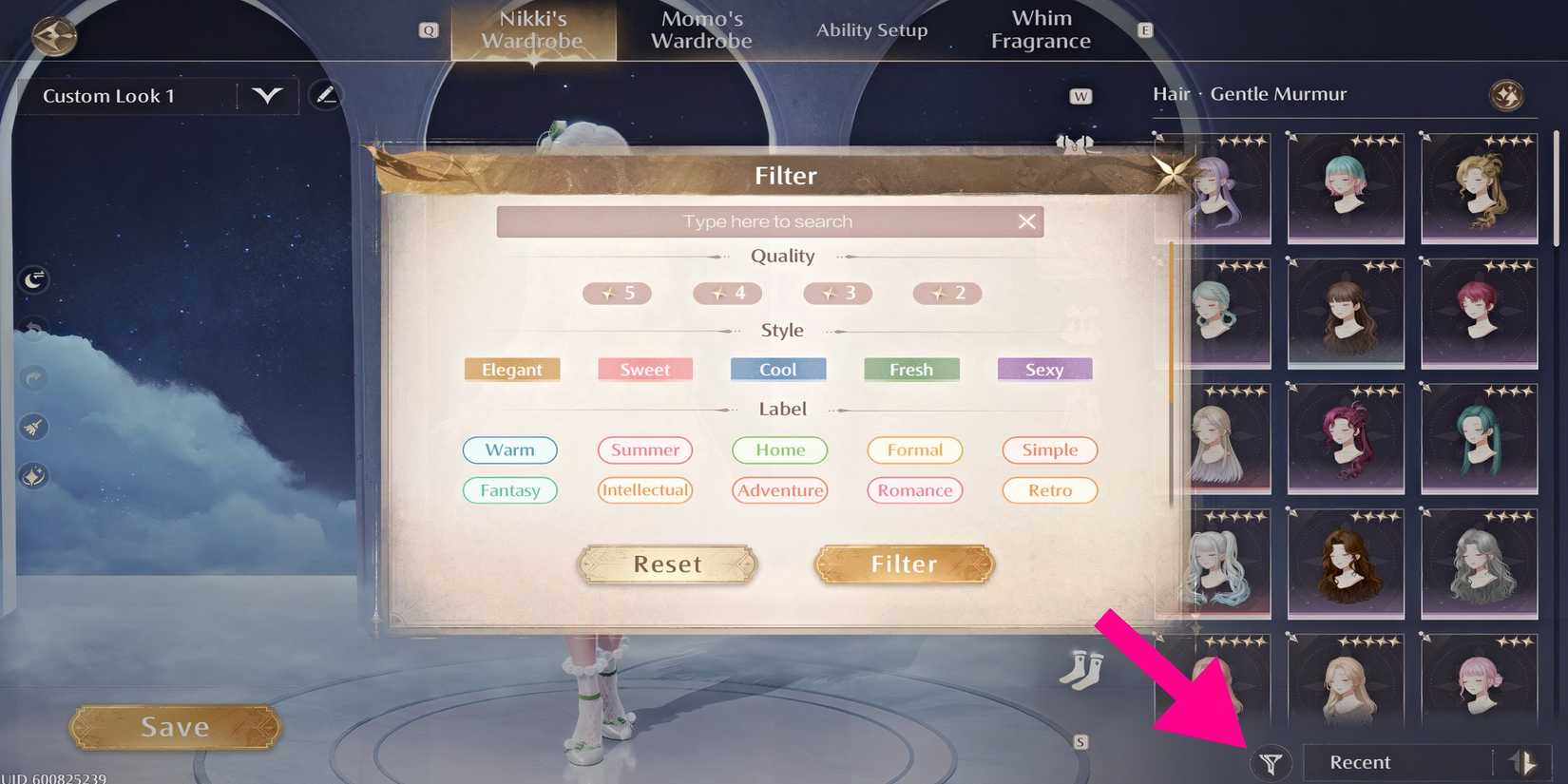Click Save to store the look
The image size is (1568, 784).
[x=173, y=726]
